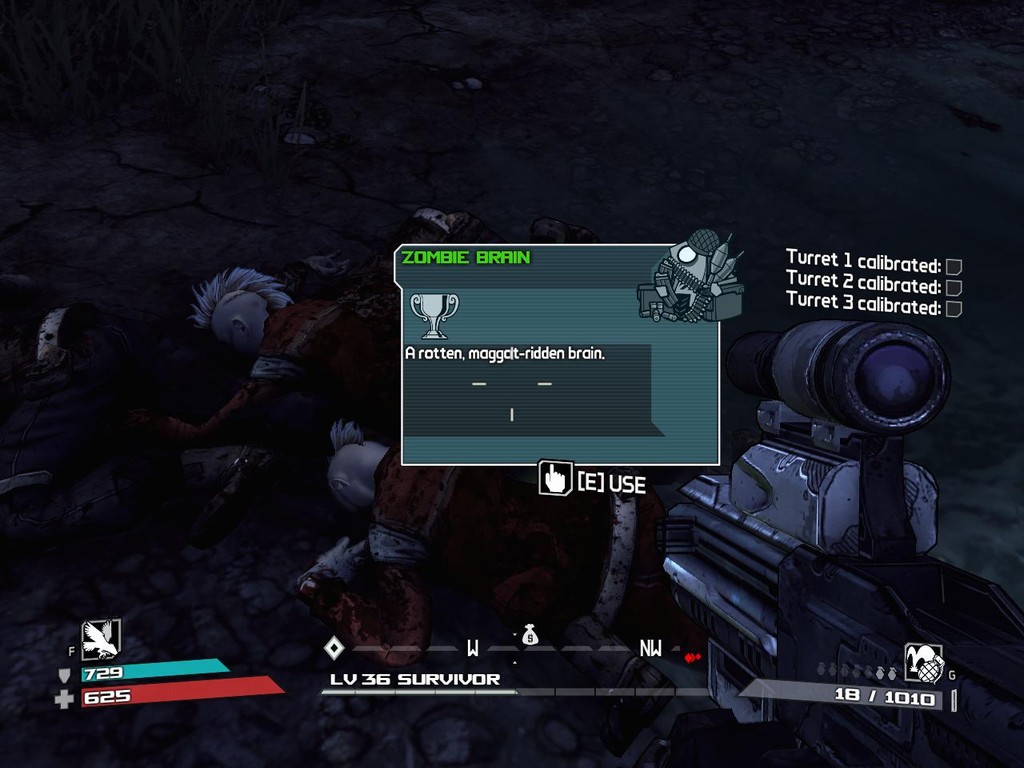Screen dimensions: 1024x768
Task: Click the money bag marker on compass
Action: (x=530, y=634)
